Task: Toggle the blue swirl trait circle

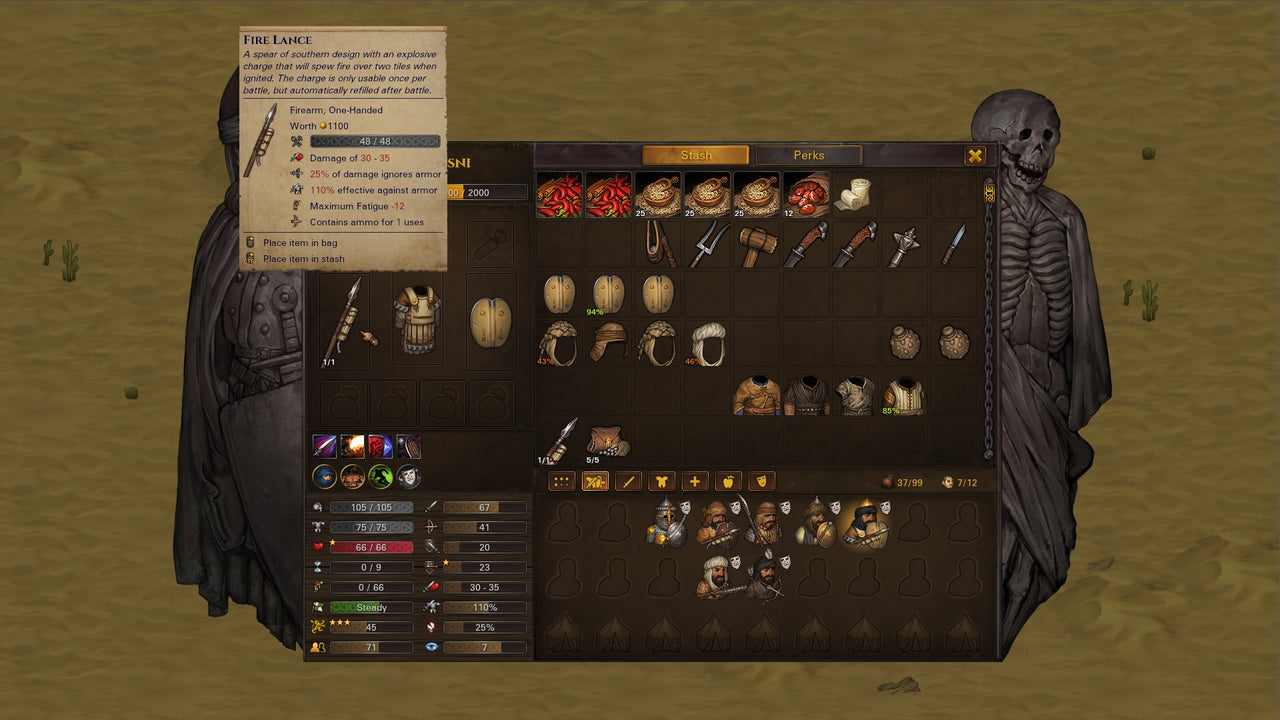Action: coord(324,476)
